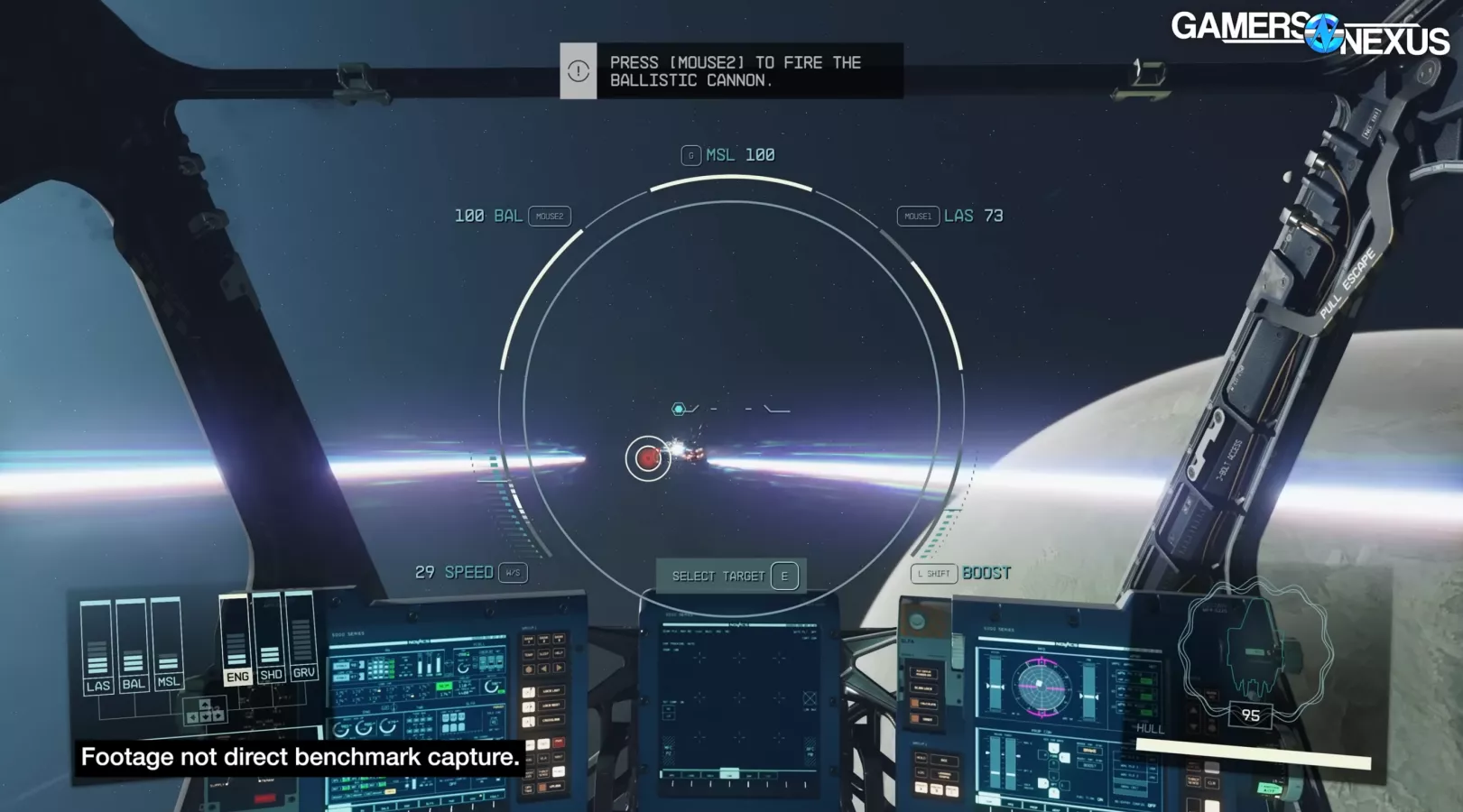Click the hull integrity readout showing 95
This screenshot has width=1463, height=812.
[x=1250, y=715]
